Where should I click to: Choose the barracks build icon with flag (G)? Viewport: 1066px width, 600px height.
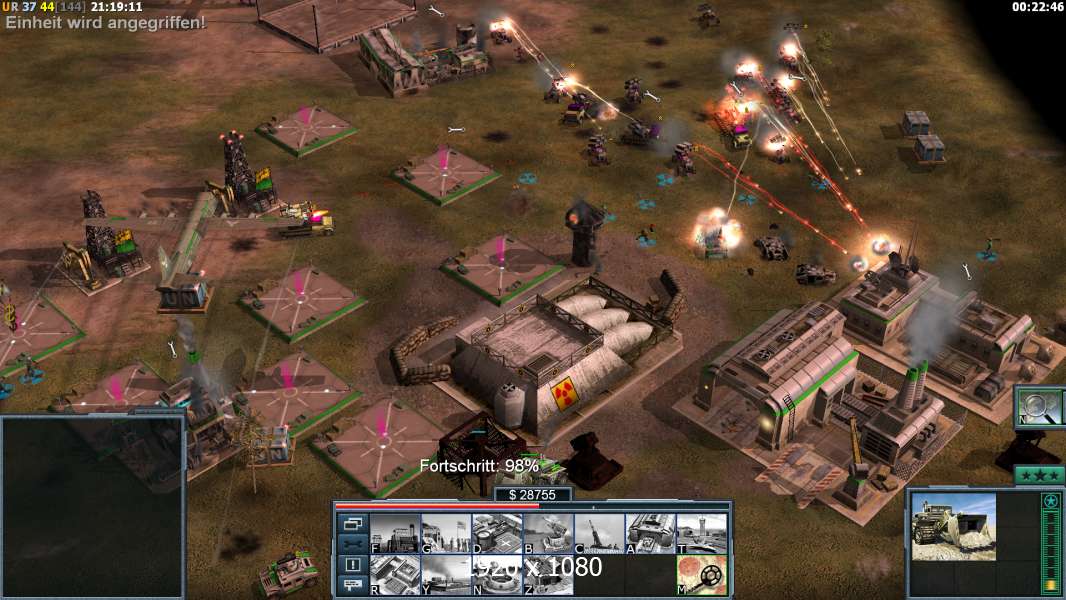[446, 534]
